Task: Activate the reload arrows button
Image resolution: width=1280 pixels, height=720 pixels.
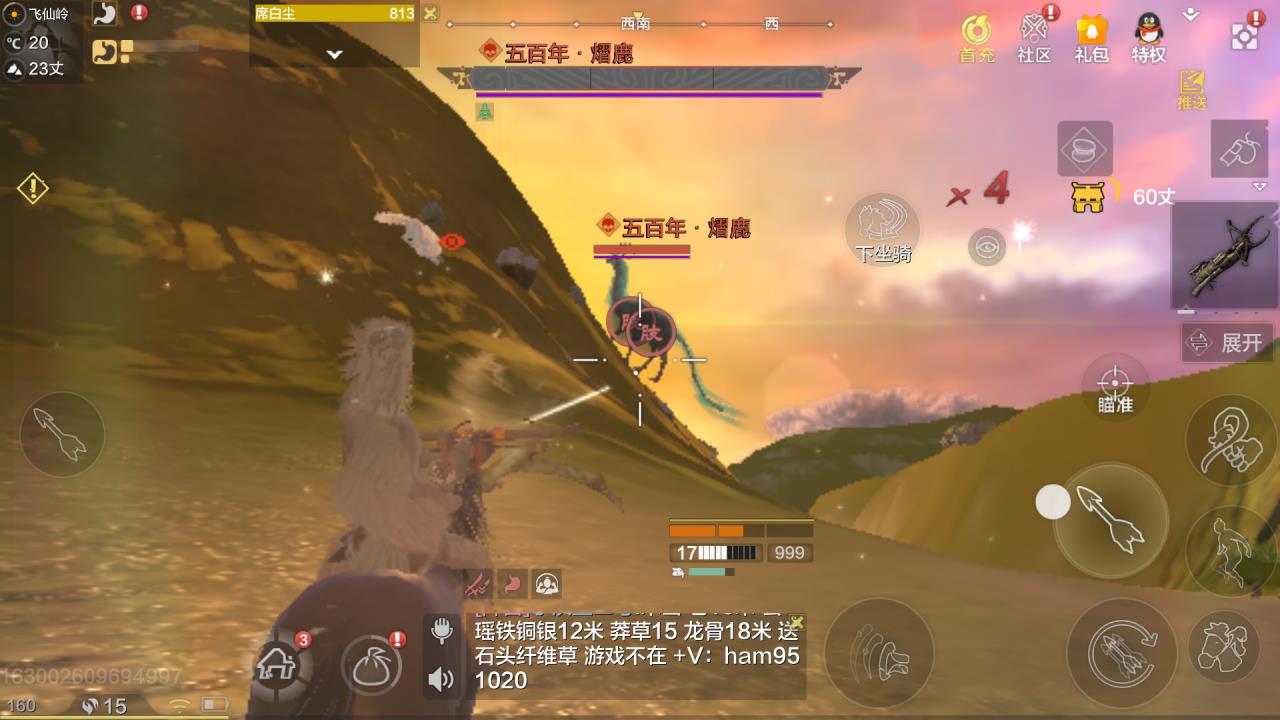Action: 1122,651
